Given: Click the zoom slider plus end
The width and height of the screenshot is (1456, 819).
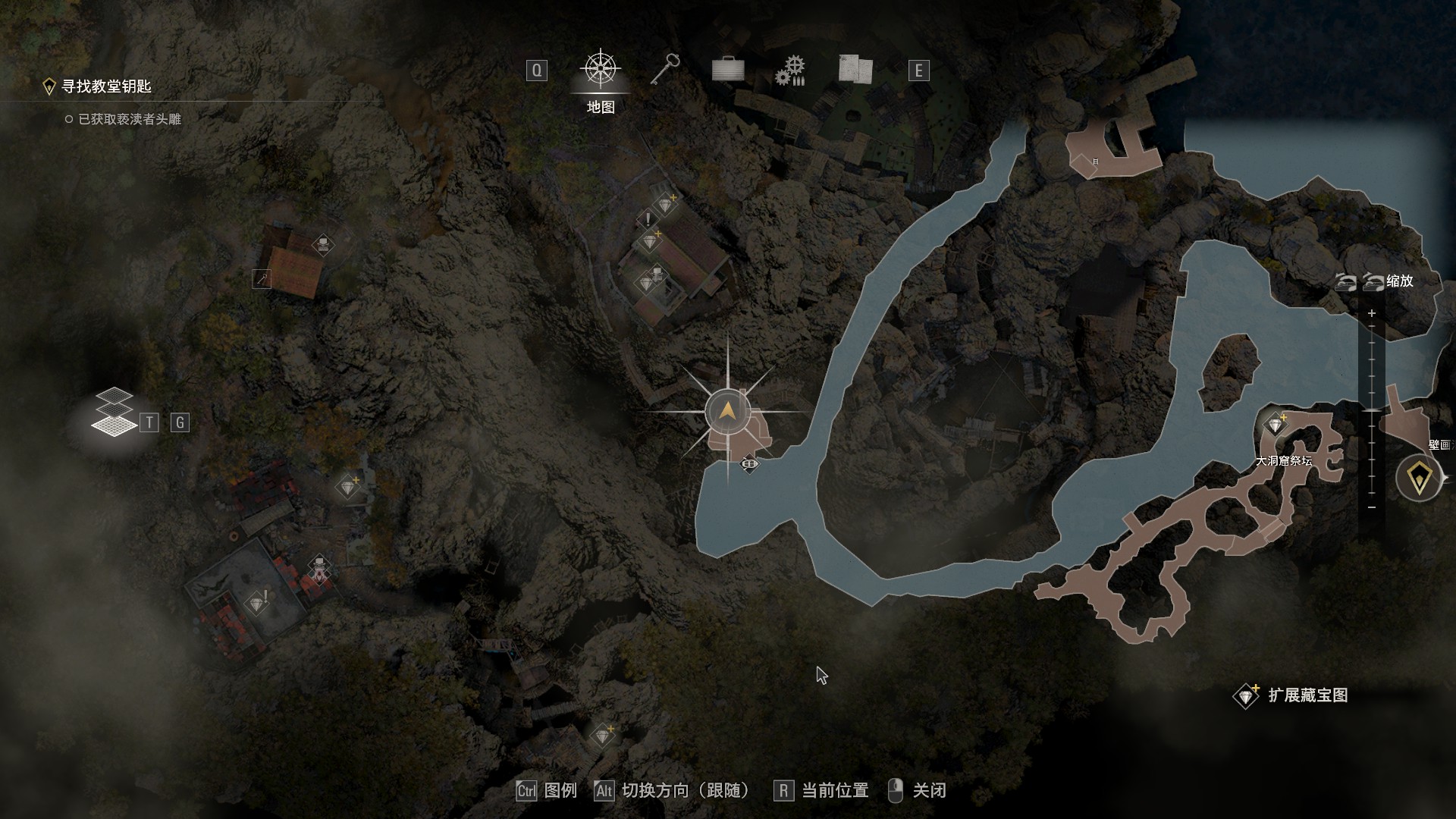Looking at the screenshot, I should (1371, 313).
